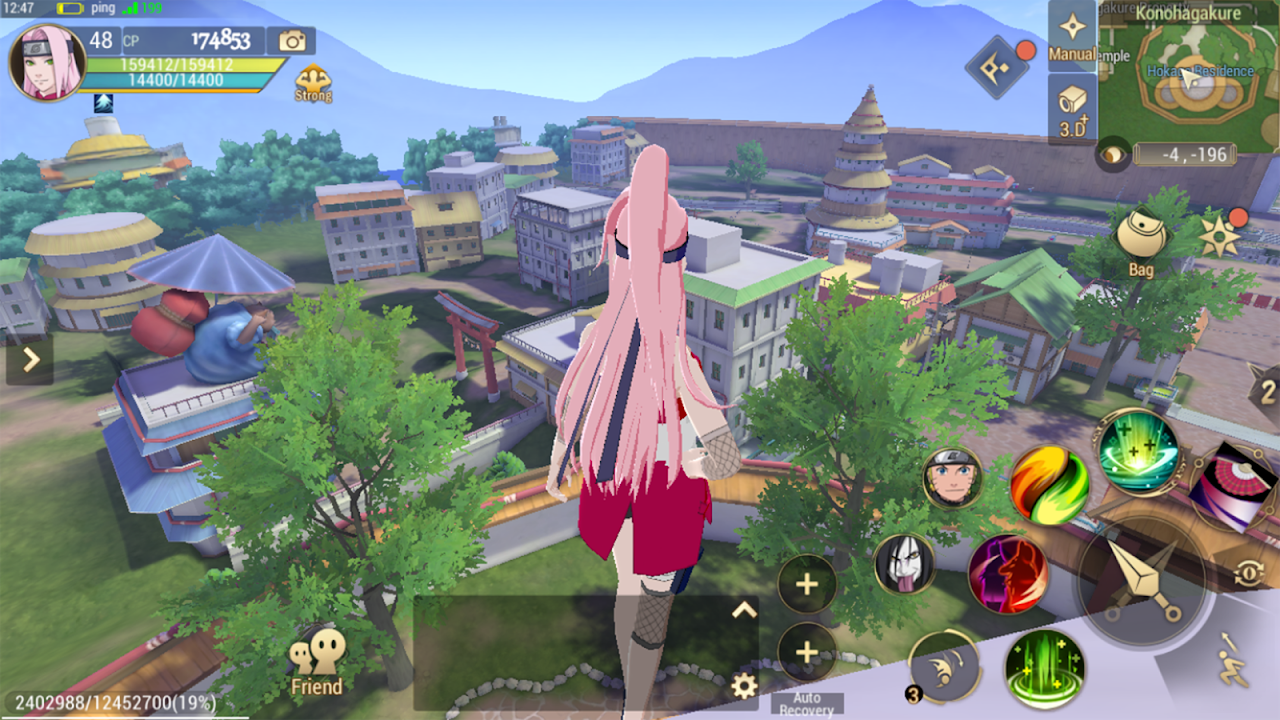The height and width of the screenshot is (720, 1280).
Task: Switch the 3D camera mode
Action: (x=1072, y=109)
